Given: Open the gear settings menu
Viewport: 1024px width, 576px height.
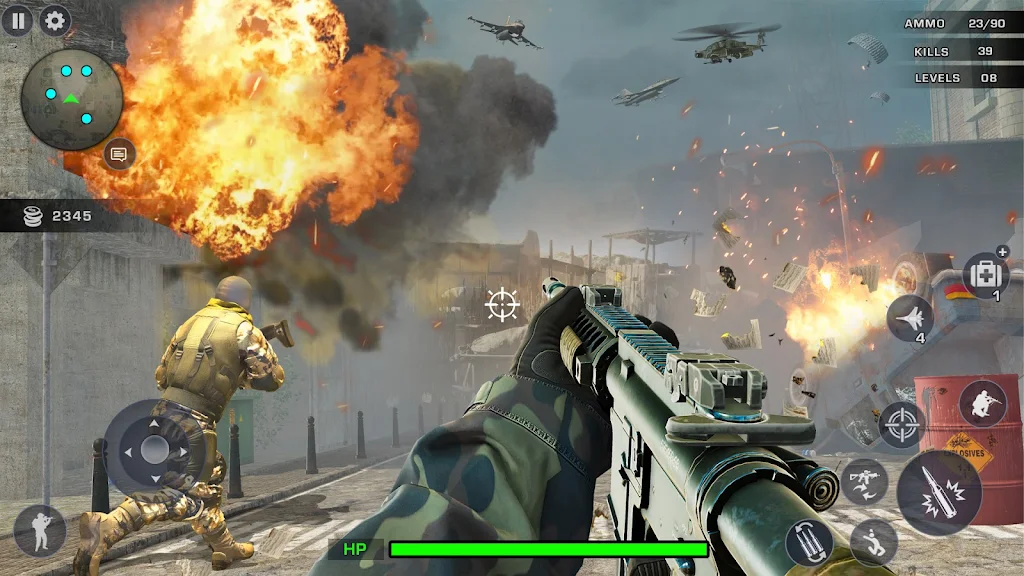Looking at the screenshot, I should pos(54,20).
